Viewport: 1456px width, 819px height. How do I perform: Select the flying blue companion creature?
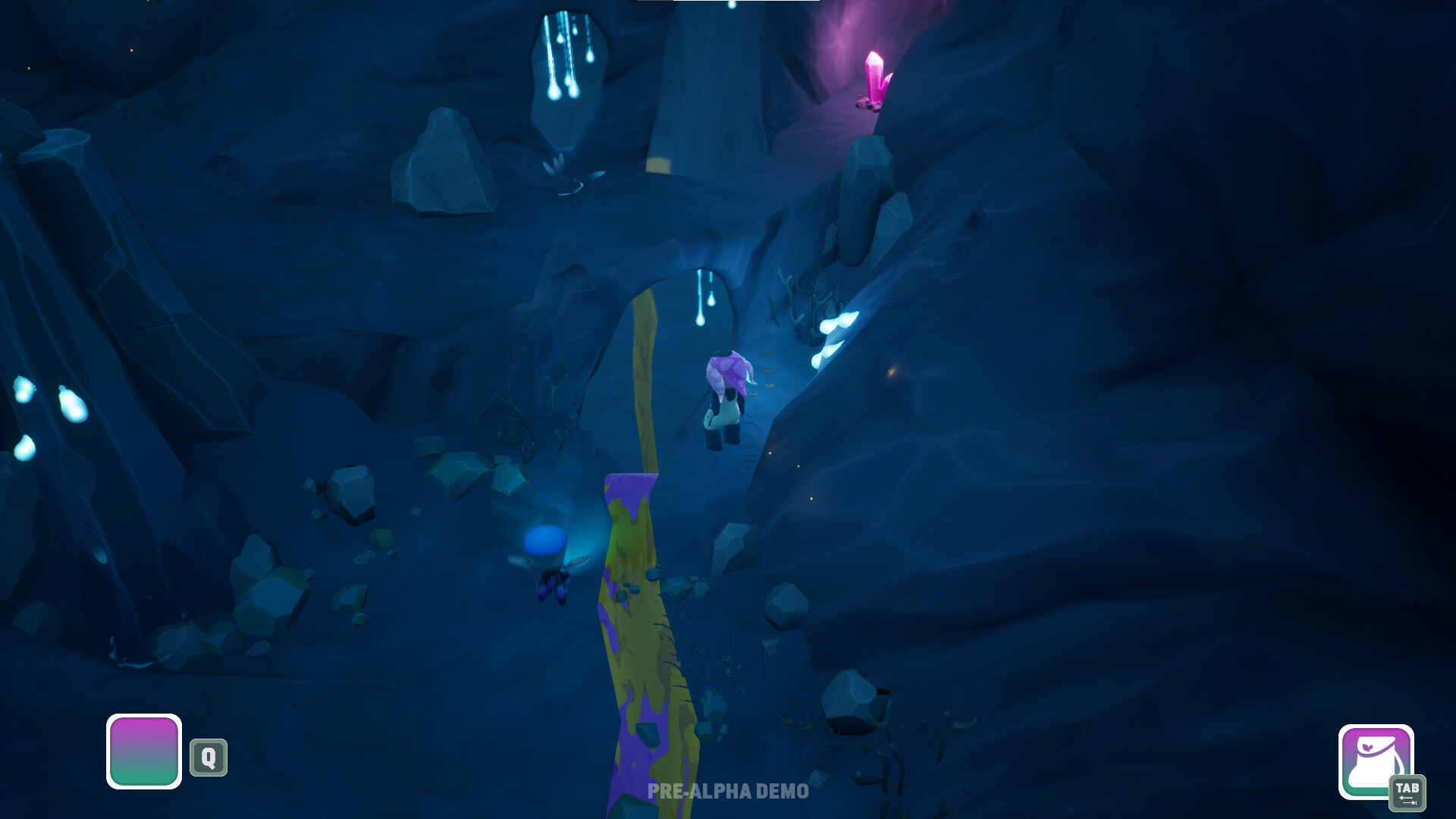click(x=548, y=561)
